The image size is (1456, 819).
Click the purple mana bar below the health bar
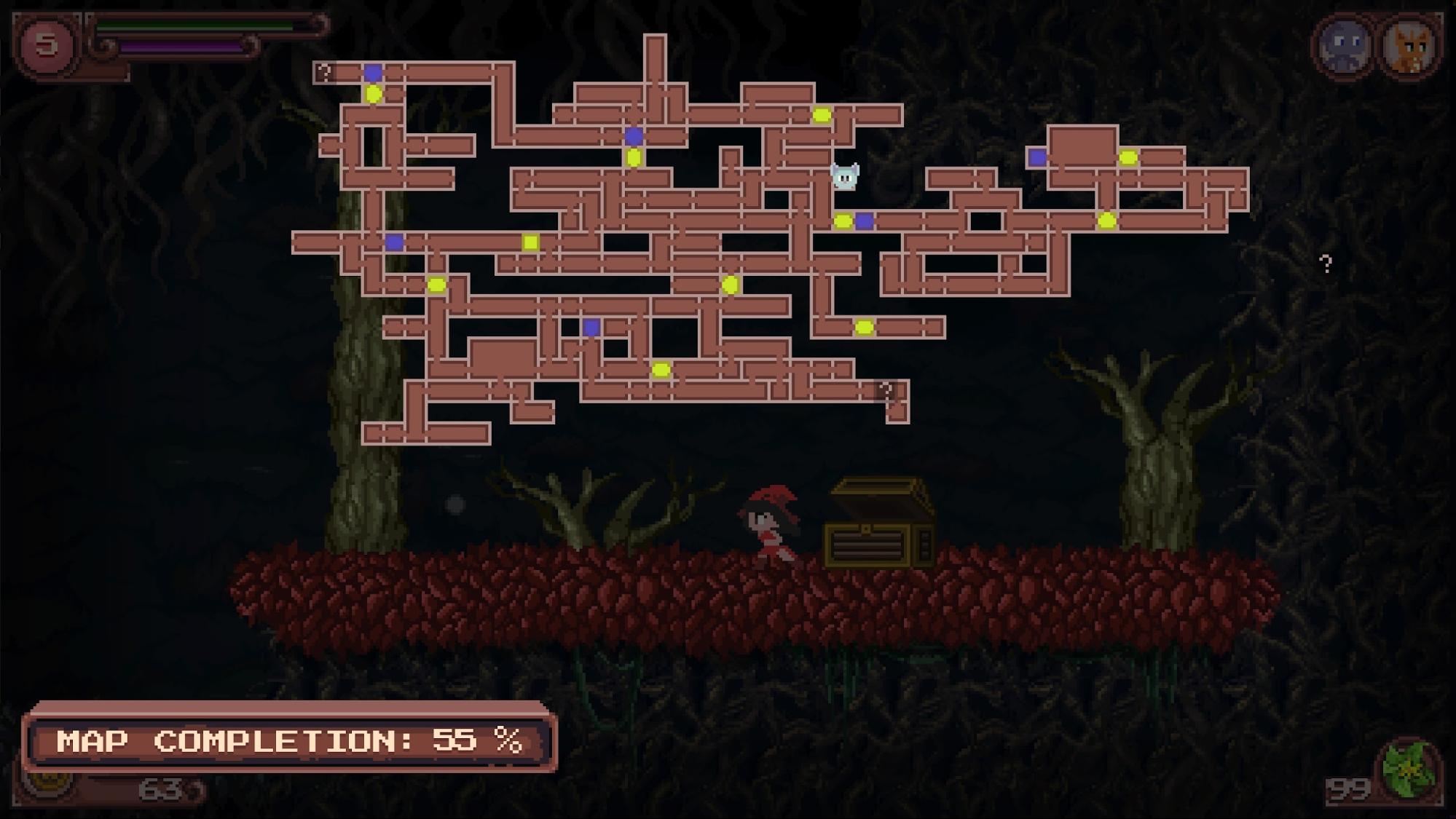click(182, 47)
